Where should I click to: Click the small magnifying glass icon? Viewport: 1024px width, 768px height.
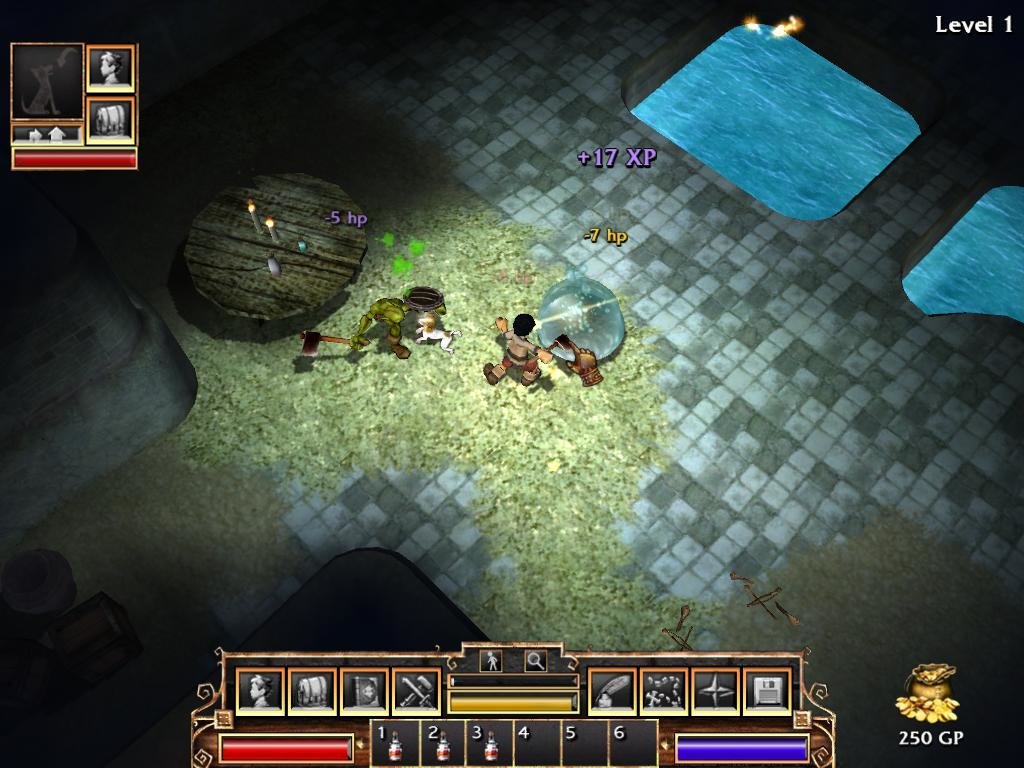point(535,660)
